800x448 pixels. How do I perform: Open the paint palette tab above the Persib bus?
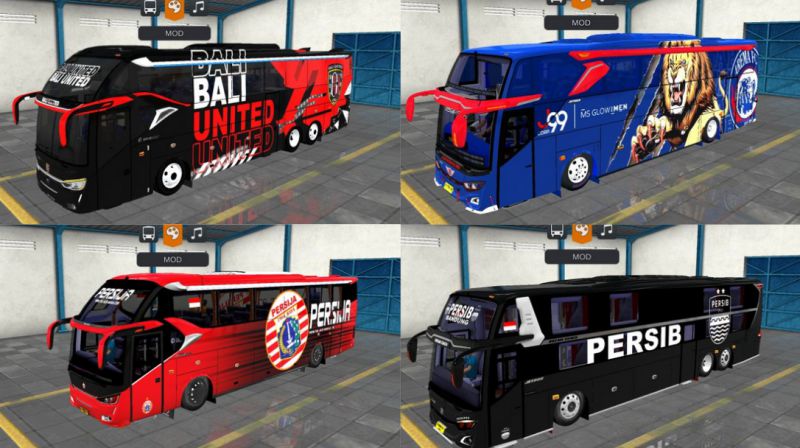pos(581,232)
